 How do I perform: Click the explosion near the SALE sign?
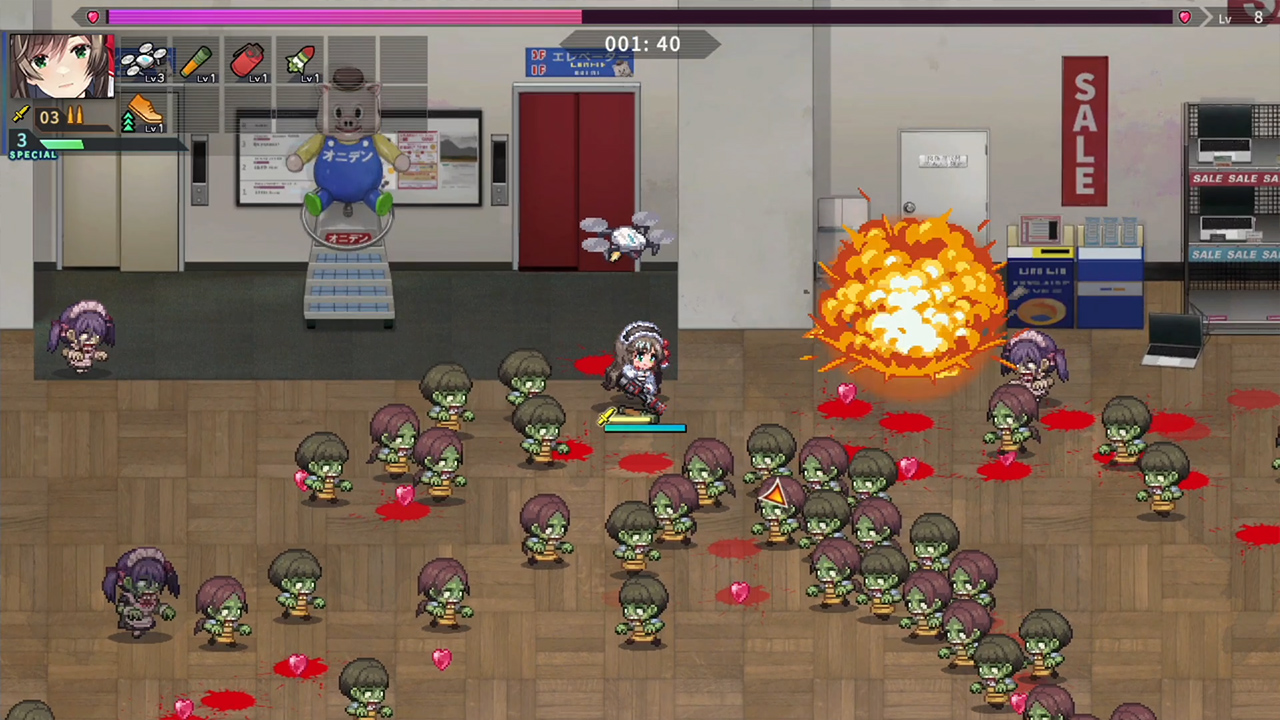(905, 295)
